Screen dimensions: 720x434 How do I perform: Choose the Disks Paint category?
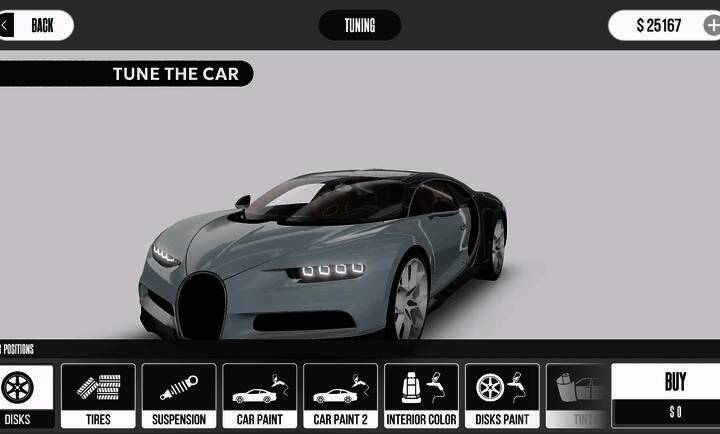coord(502,396)
